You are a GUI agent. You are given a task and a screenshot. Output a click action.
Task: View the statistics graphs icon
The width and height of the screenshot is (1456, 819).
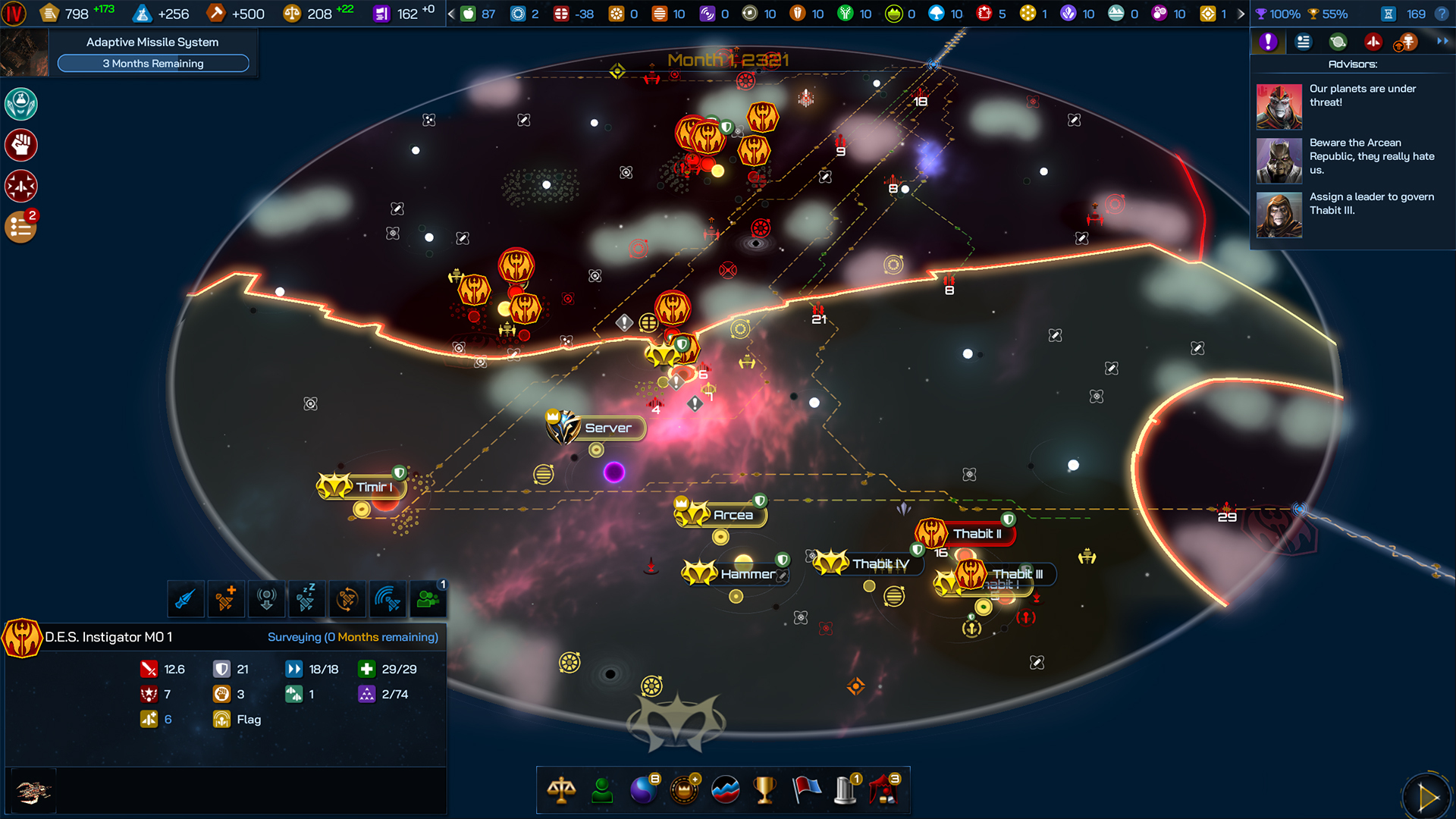pos(725,790)
